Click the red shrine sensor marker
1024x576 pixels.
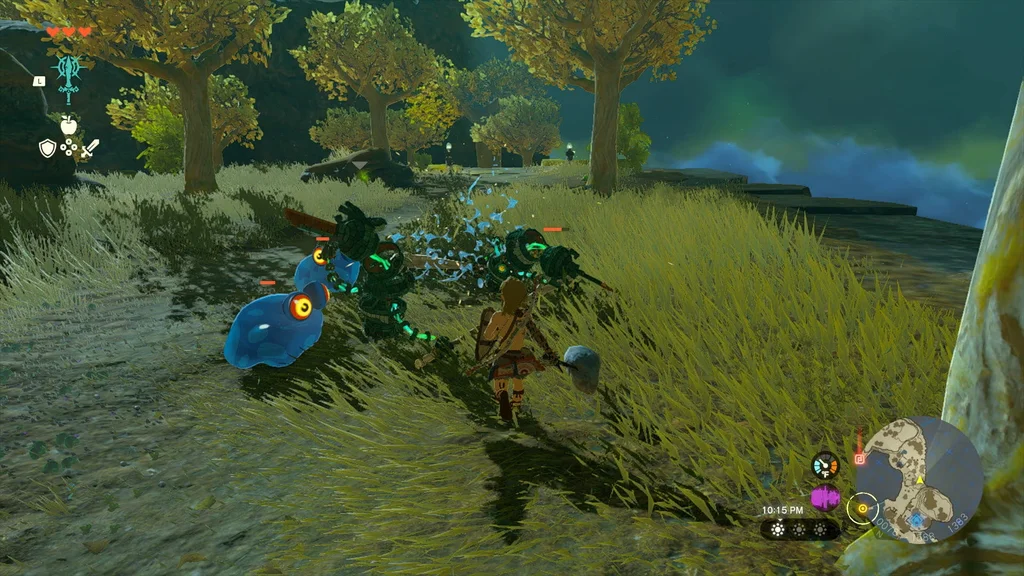tap(859, 459)
